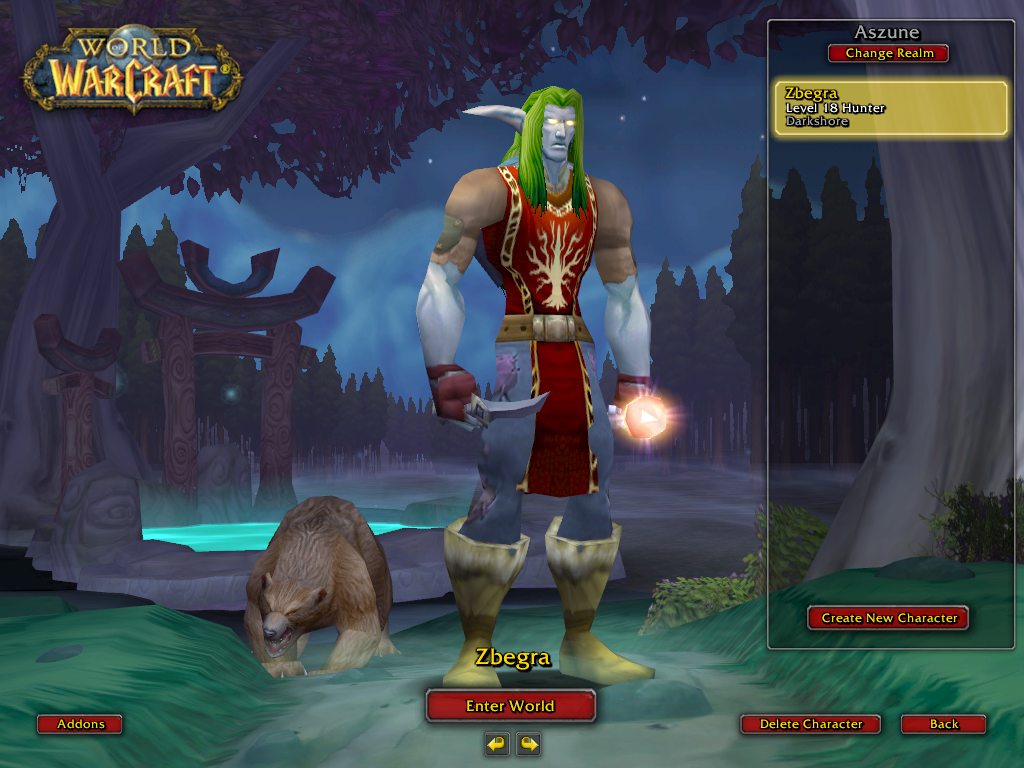Viewport: 1024px width, 768px height.
Task: Rotate character with the left arrow button
Action: [497, 743]
